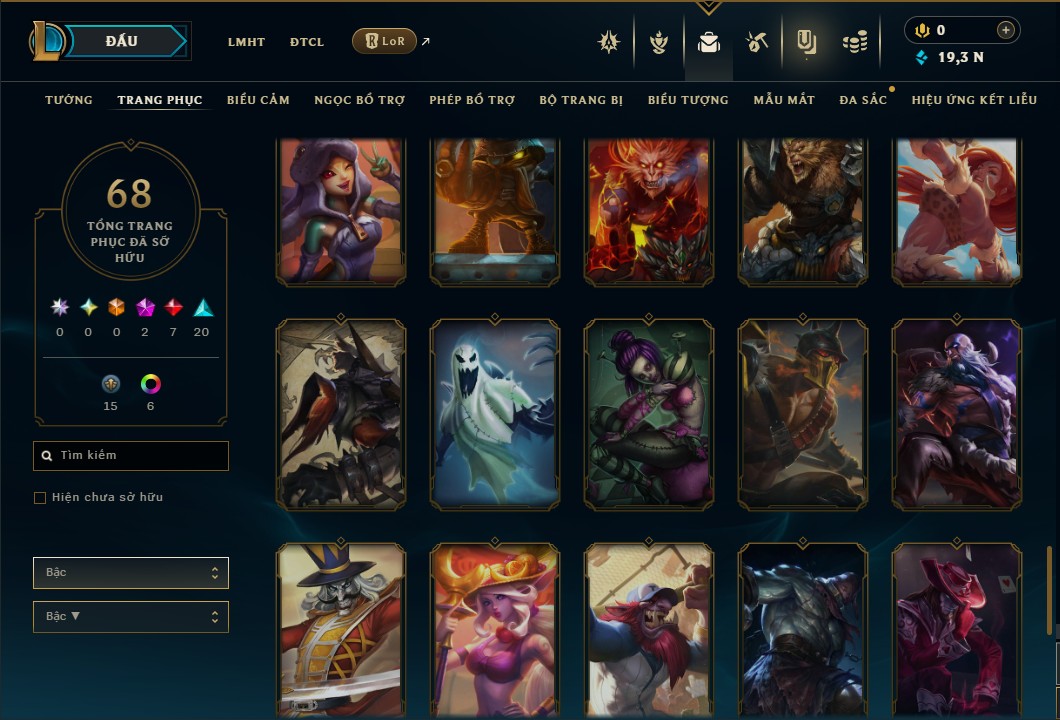The image size is (1060, 720).
Task: Switch to the TƯỚNG tab
Action: pyautogui.click(x=69, y=100)
